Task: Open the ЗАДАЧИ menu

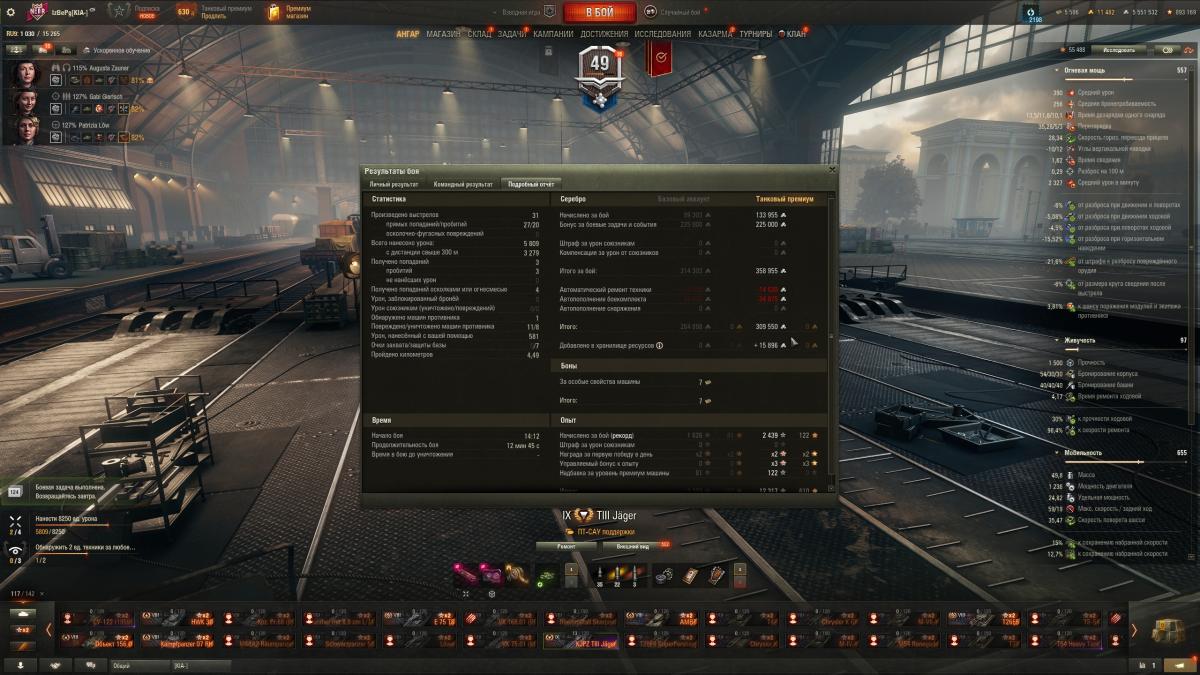Action: pyautogui.click(x=512, y=34)
